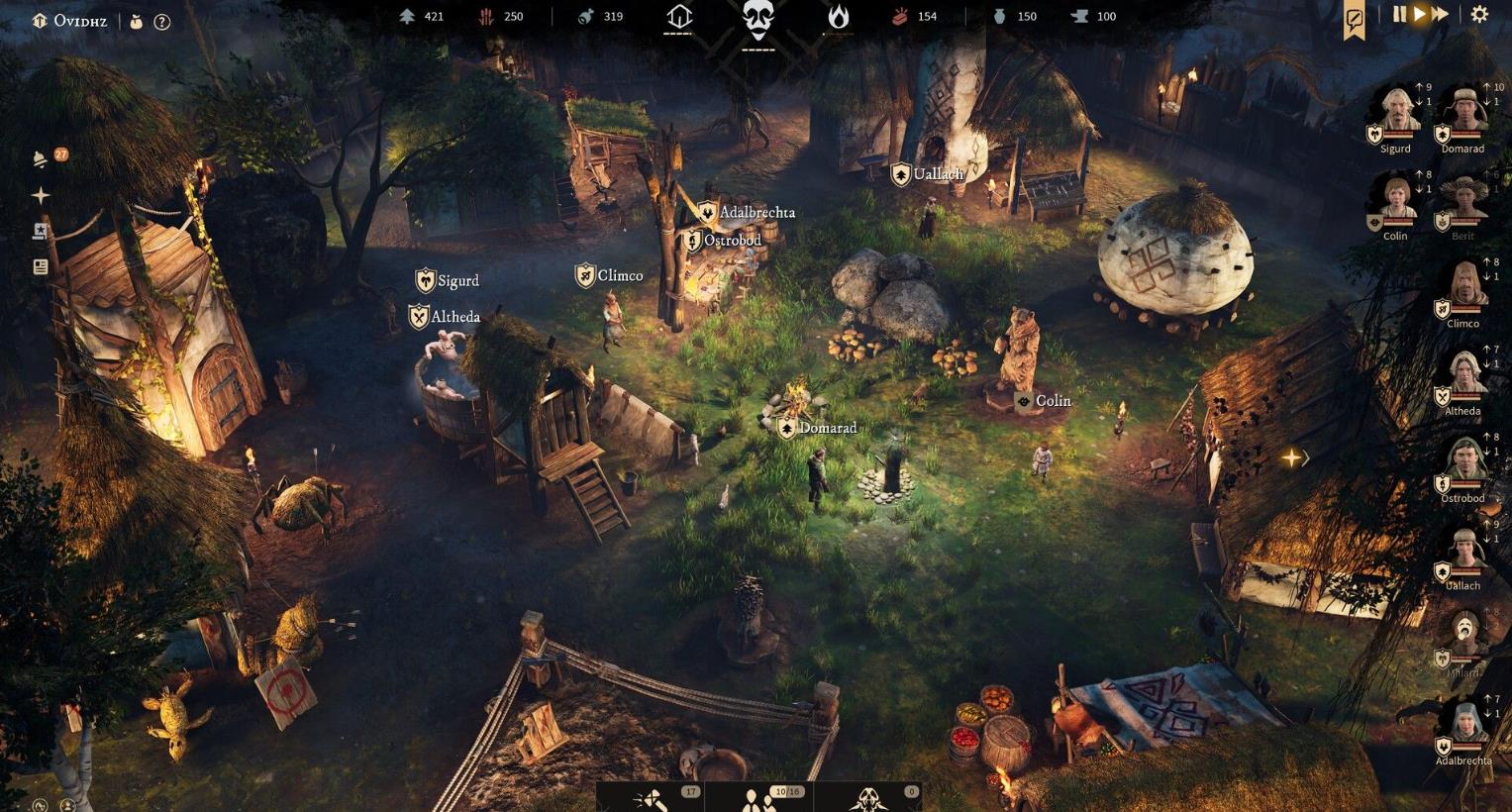This screenshot has height=812, width=1512.
Task: Open the gold bookmark journal note
Action: [1354, 18]
